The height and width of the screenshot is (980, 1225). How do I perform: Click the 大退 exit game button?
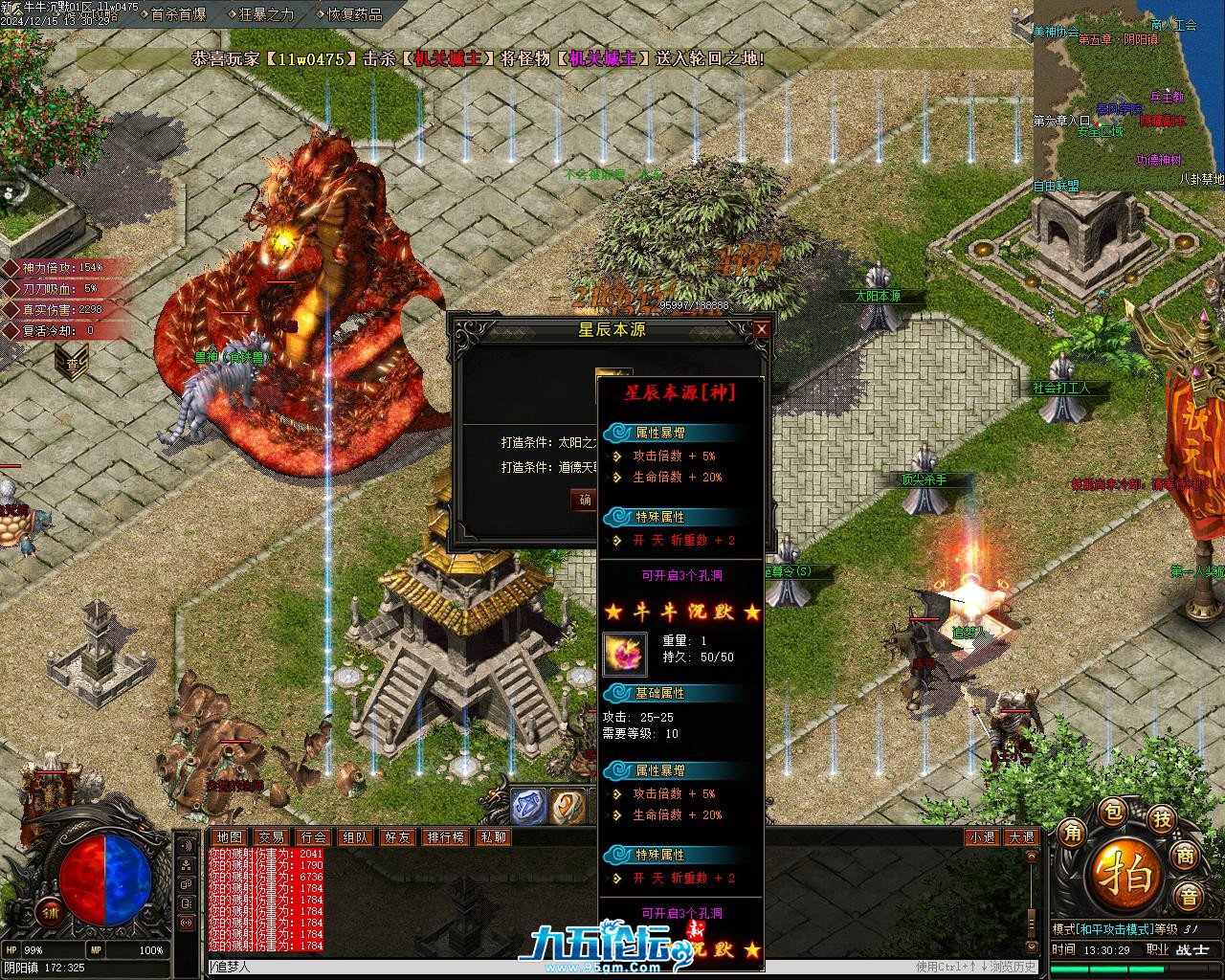(1021, 837)
